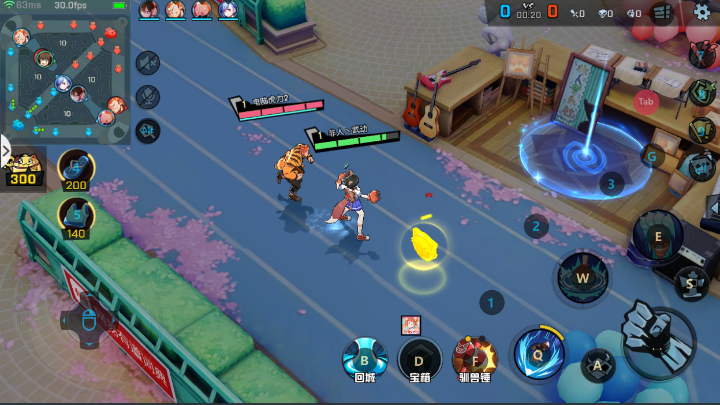Cast the Q skill

(538, 352)
